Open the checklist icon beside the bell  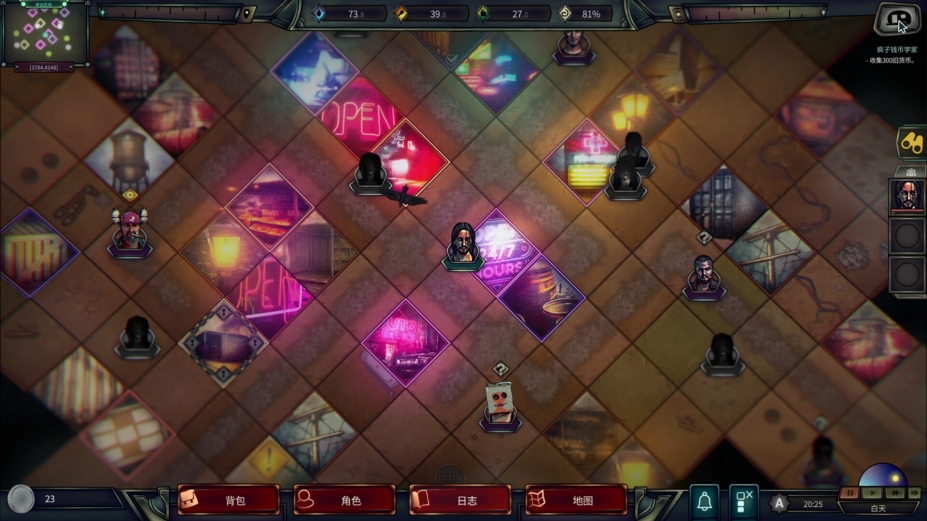[x=743, y=500]
